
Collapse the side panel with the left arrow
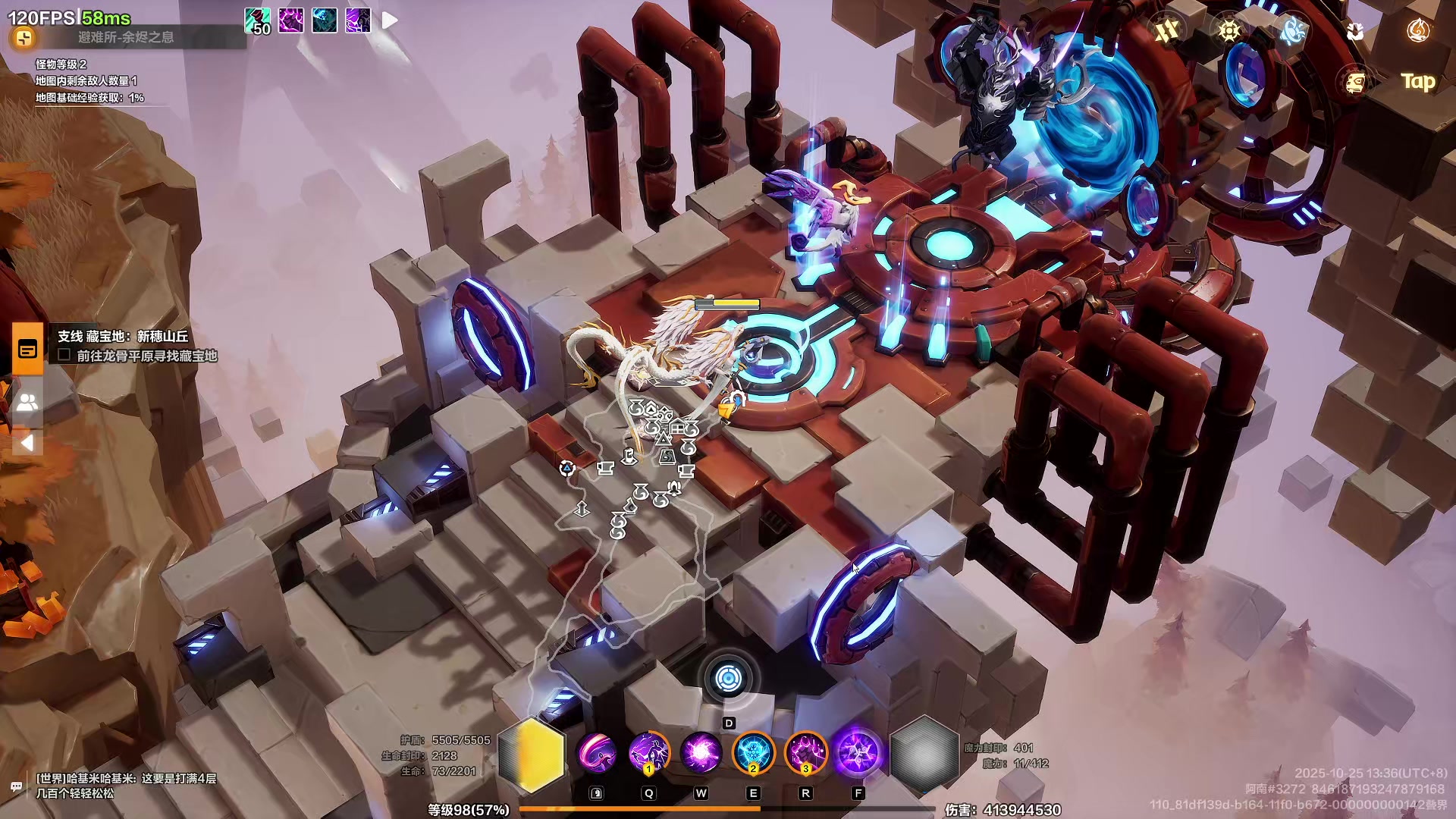click(27, 443)
